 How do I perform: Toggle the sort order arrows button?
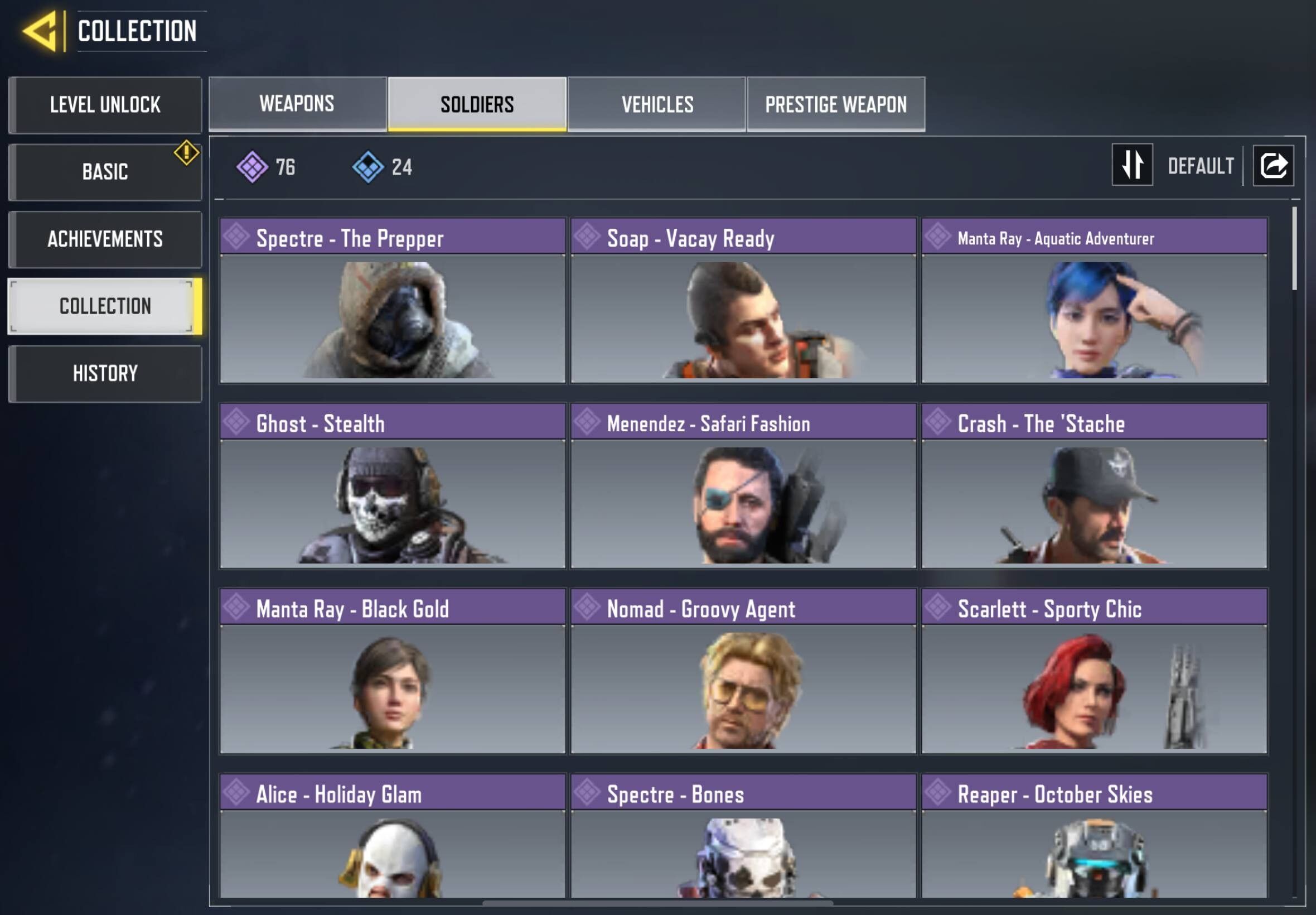1132,165
